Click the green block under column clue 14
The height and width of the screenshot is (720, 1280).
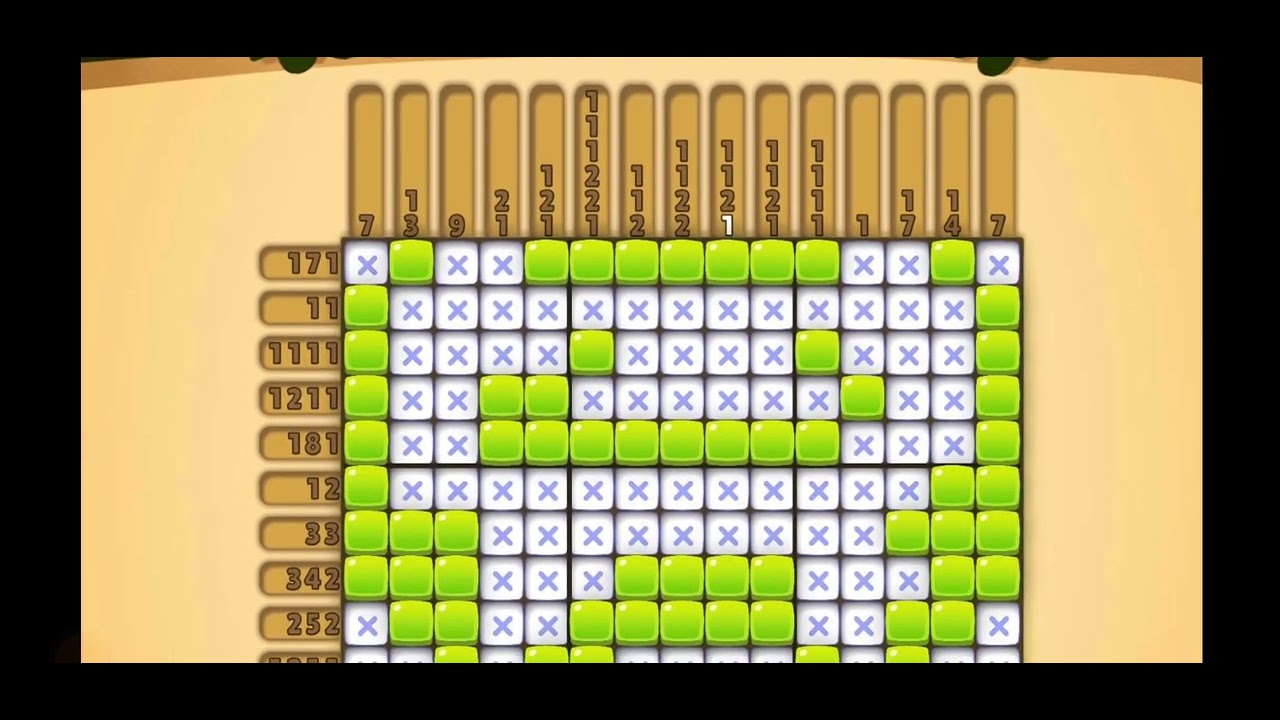(x=953, y=265)
